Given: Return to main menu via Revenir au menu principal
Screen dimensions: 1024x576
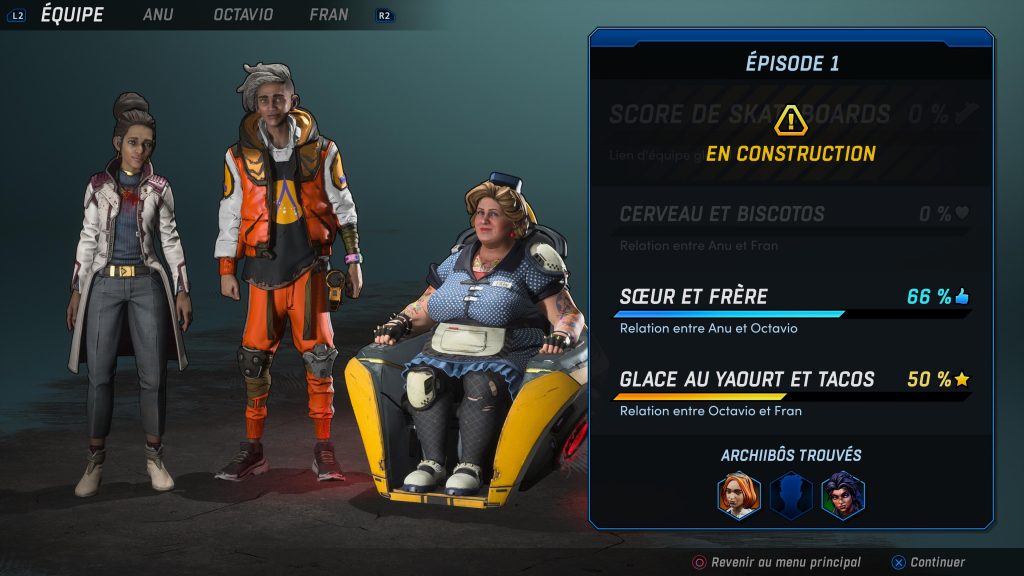Looking at the screenshot, I should pos(776,562).
